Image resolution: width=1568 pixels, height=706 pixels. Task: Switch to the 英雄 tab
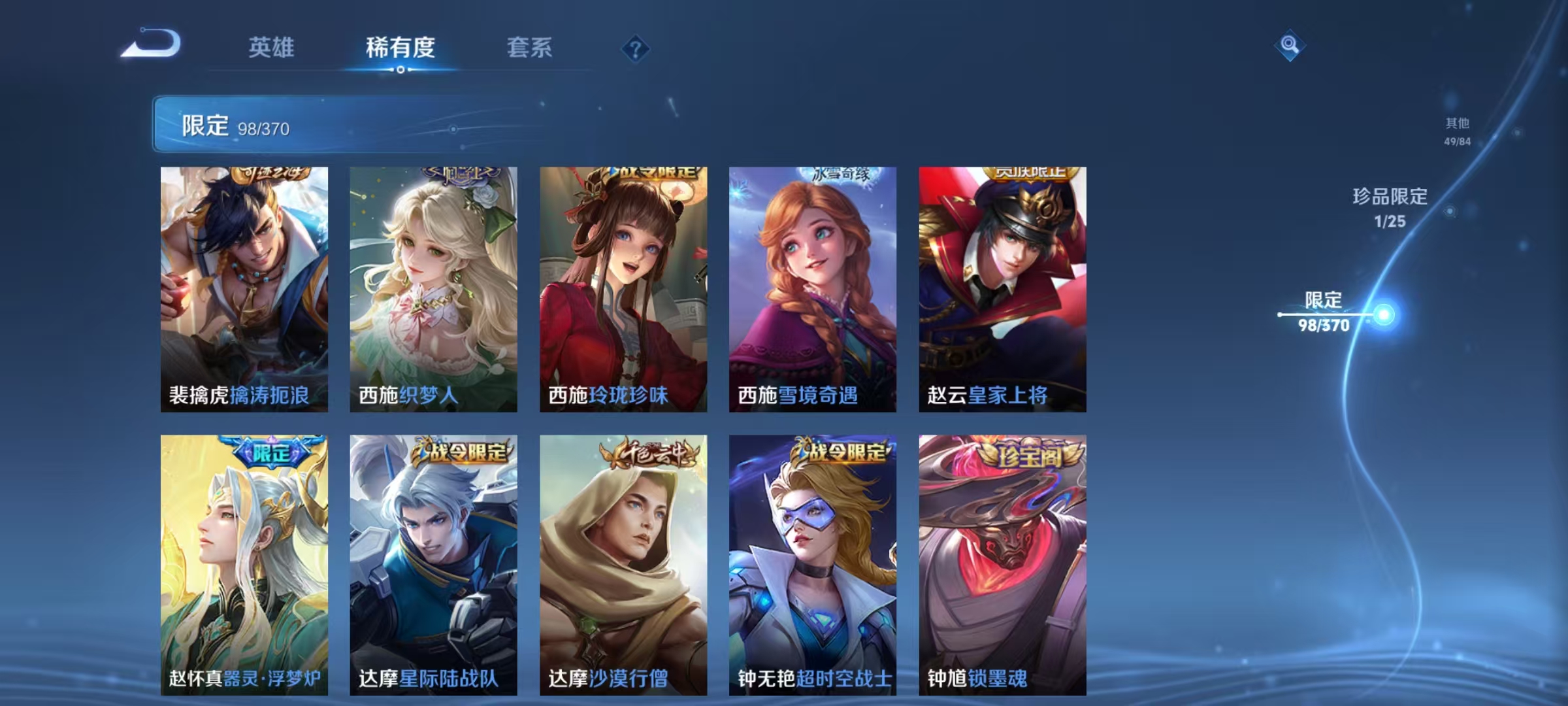(271, 48)
